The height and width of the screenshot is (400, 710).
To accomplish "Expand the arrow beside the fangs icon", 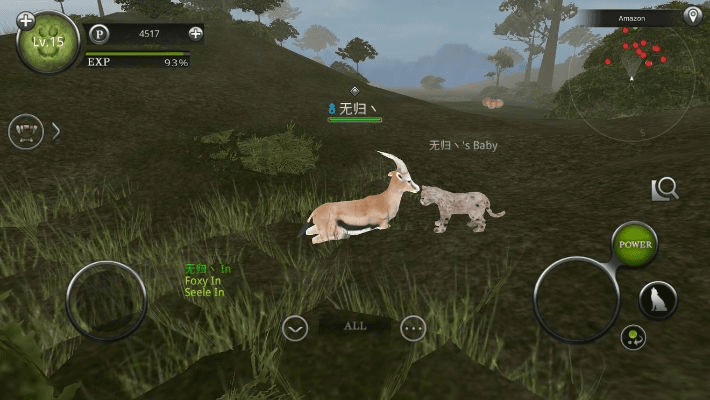I will (x=56, y=131).
